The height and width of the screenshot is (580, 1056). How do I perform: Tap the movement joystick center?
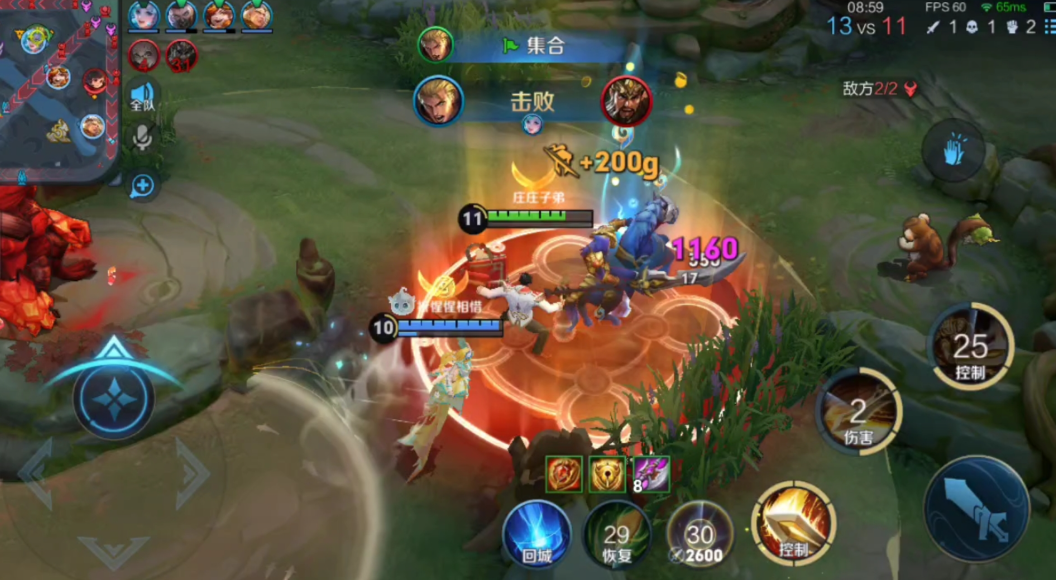pyautogui.click(x=113, y=398)
